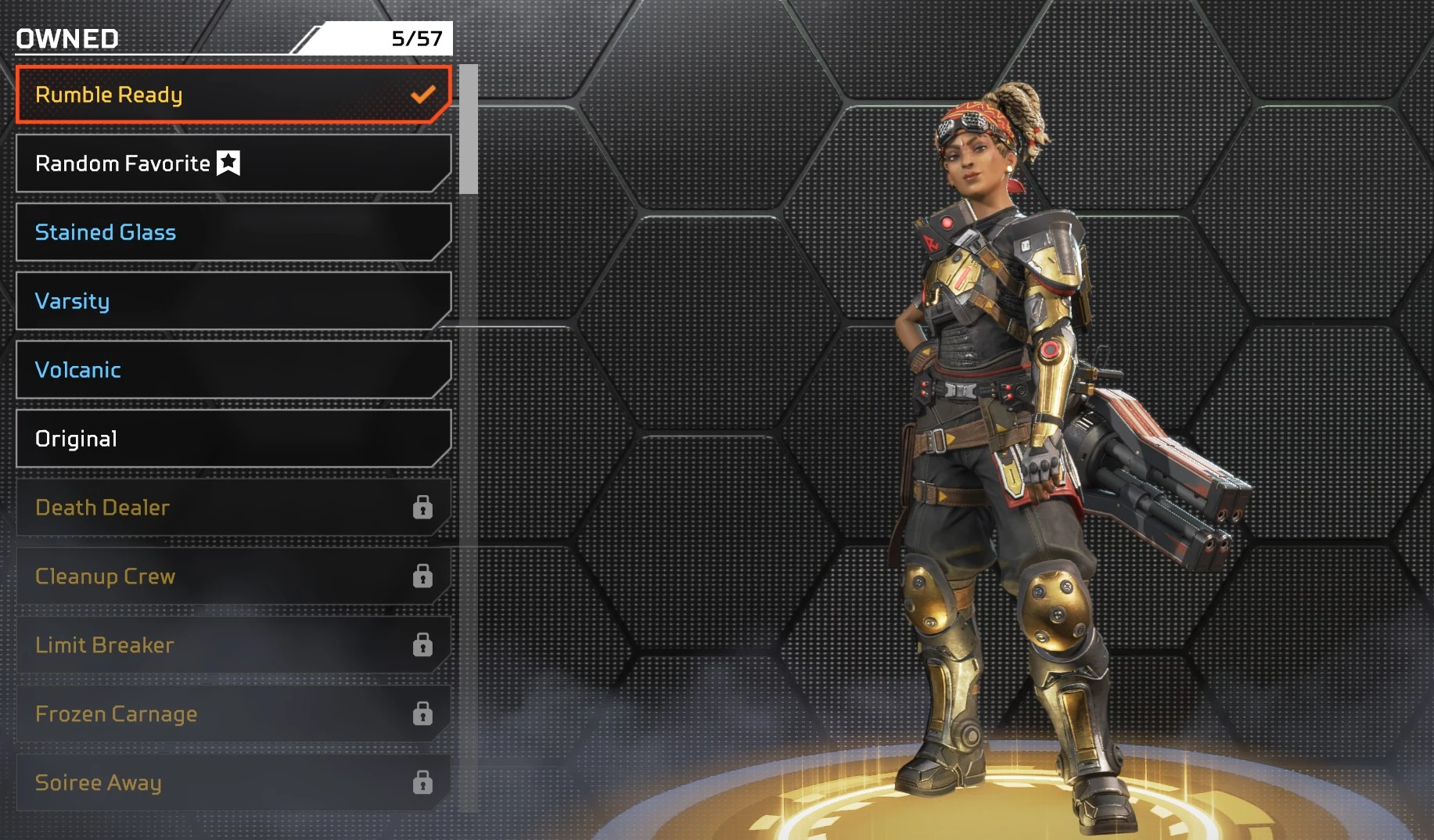Viewport: 1434px width, 840px height.
Task: Select the Rumble Ready skin
Action: (233, 95)
